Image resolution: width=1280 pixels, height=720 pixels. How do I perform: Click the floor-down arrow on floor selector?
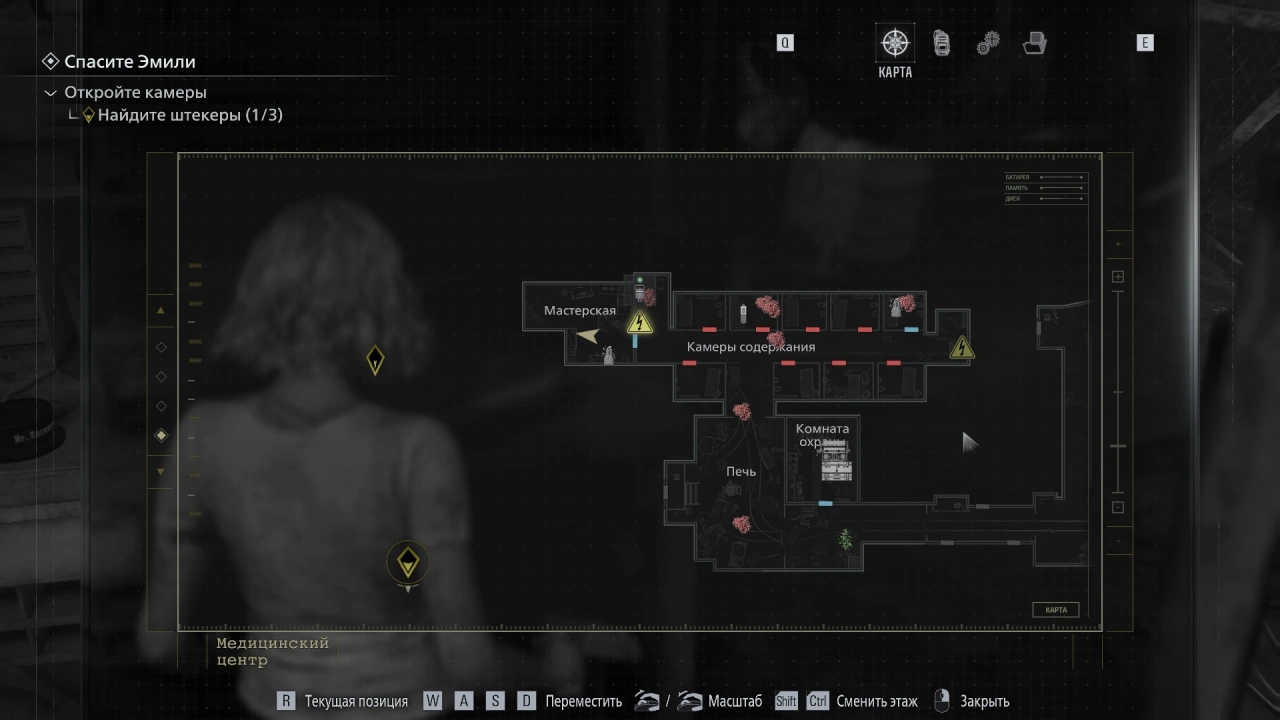(161, 471)
